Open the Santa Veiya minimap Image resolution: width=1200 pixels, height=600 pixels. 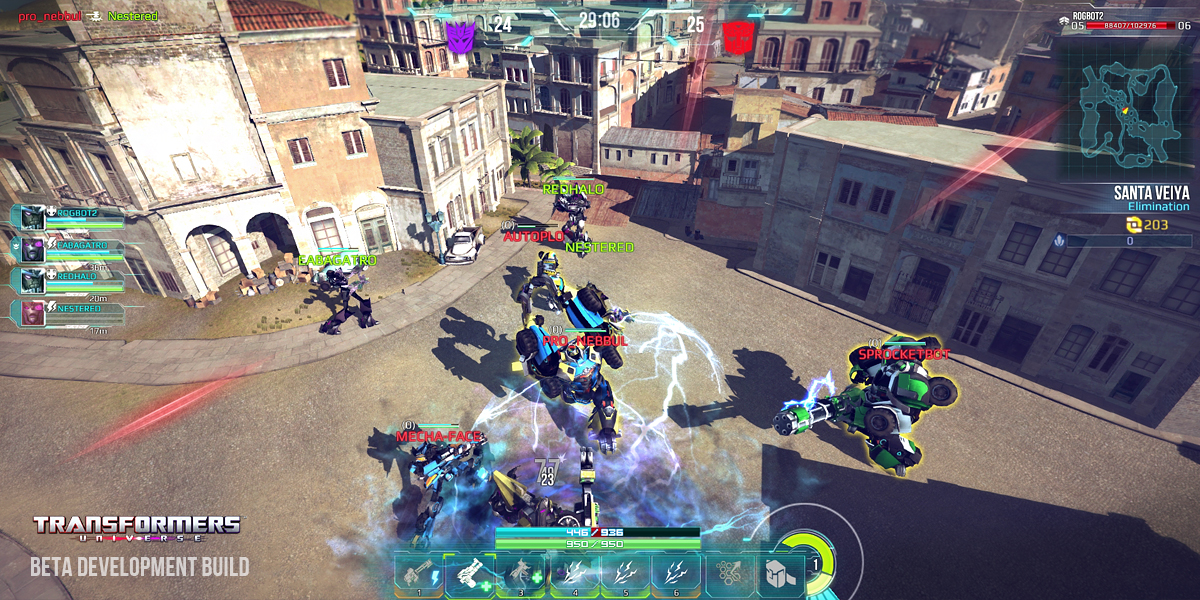(1127, 108)
